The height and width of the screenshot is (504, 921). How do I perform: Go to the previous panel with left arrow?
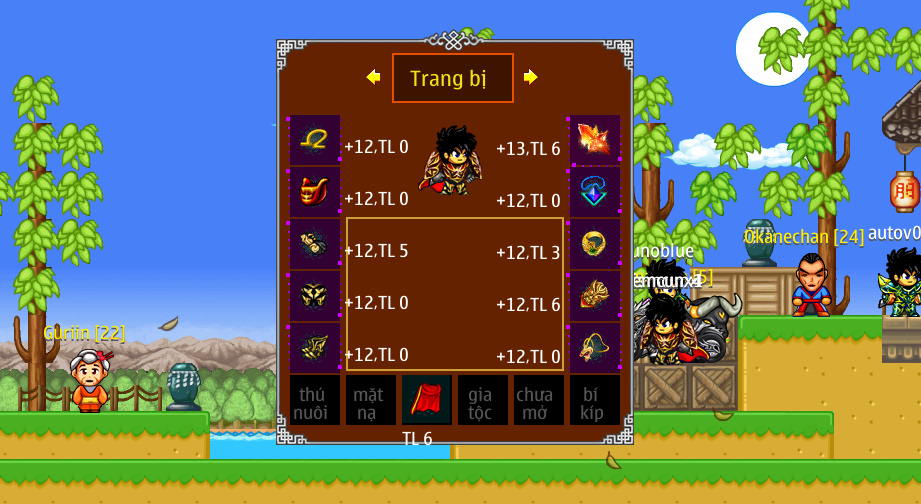(374, 77)
